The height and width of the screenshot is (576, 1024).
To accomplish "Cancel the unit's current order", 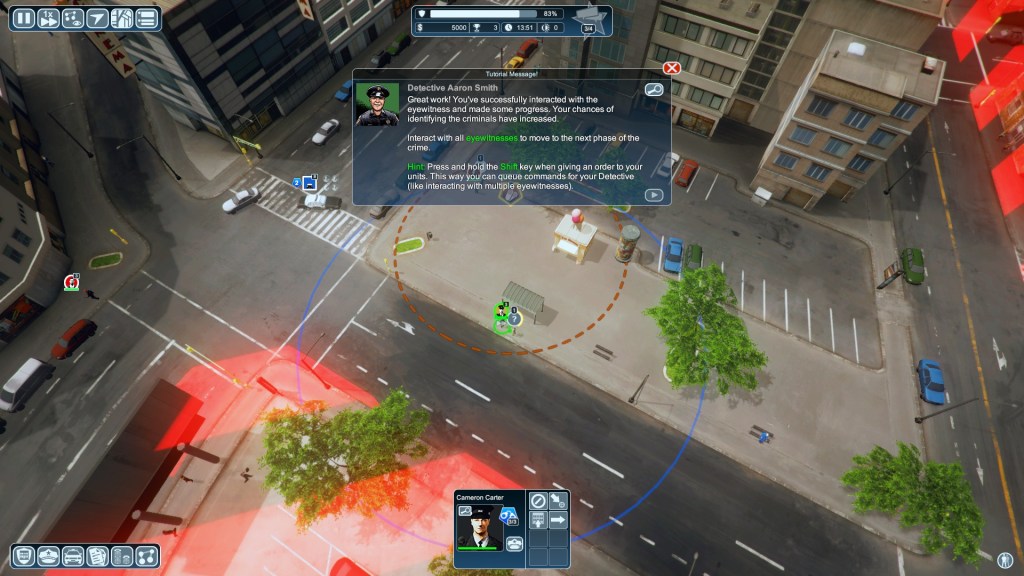I will [537, 500].
